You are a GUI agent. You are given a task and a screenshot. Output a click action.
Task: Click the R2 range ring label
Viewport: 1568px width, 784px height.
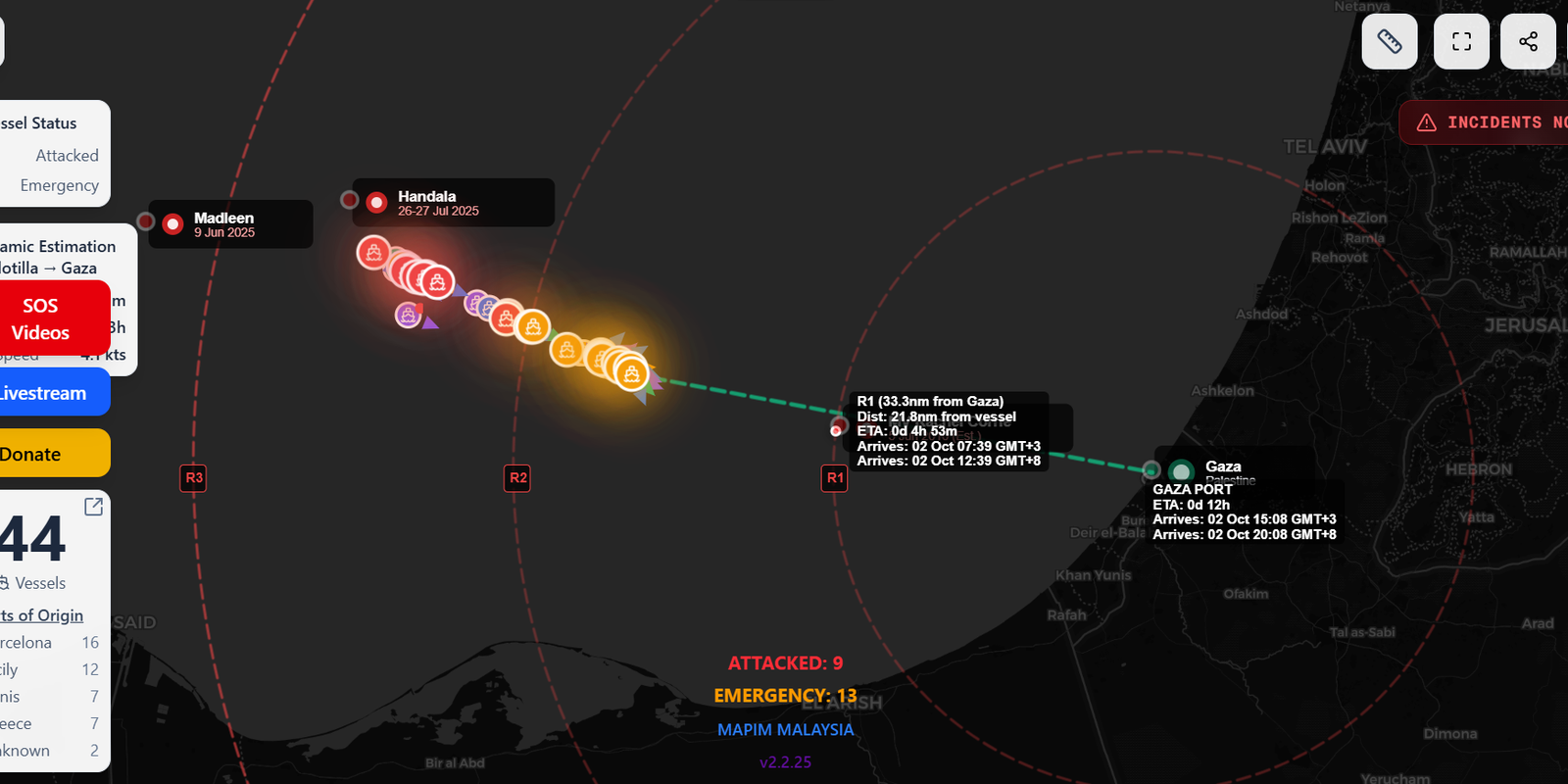(x=516, y=478)
